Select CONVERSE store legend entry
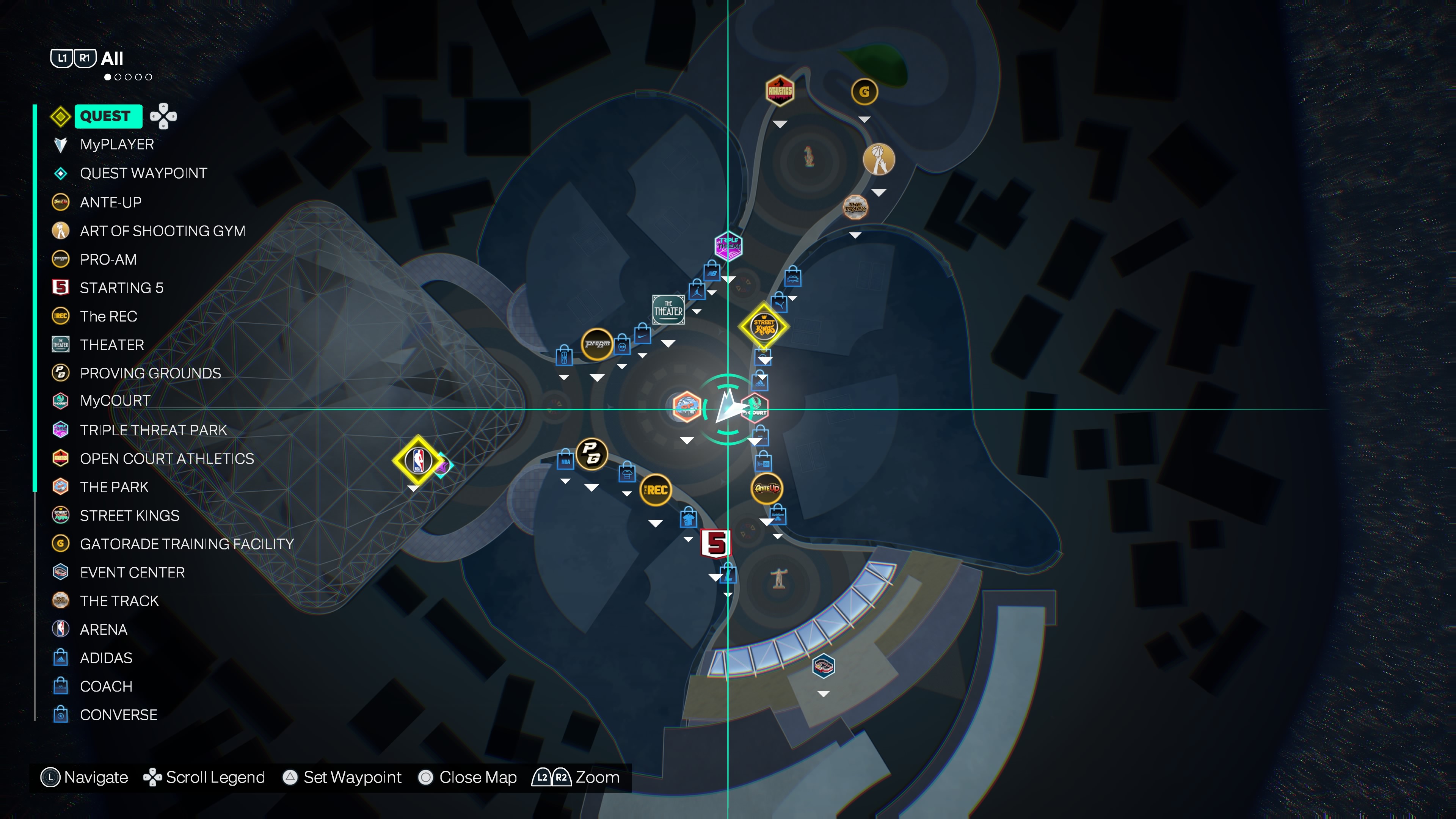 (x=118, y=715)
